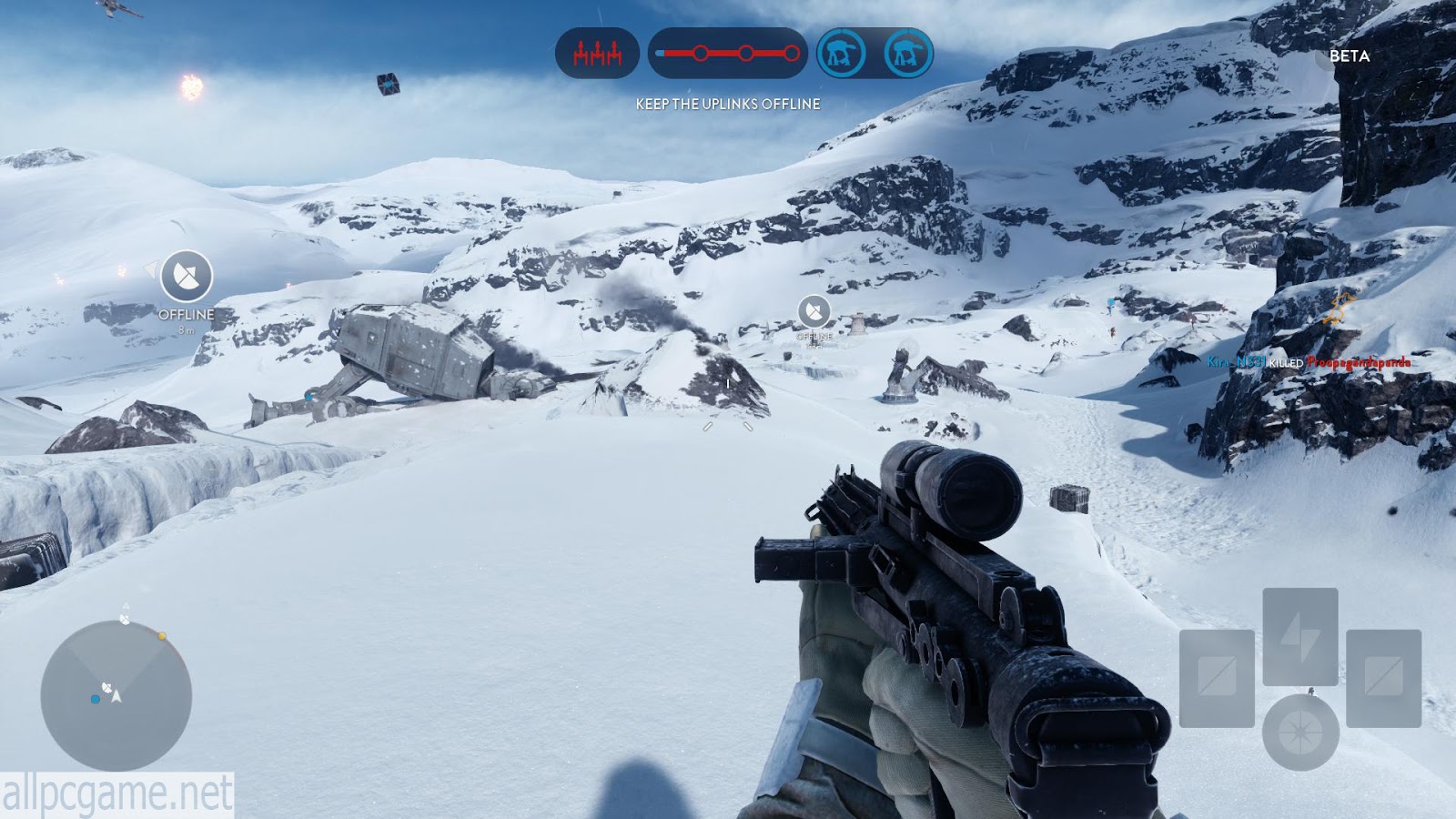Image resolution: width=1456 pixels, height=819 pixels.
Task: Open the circular minimap radar
Action: click(116, 695)
